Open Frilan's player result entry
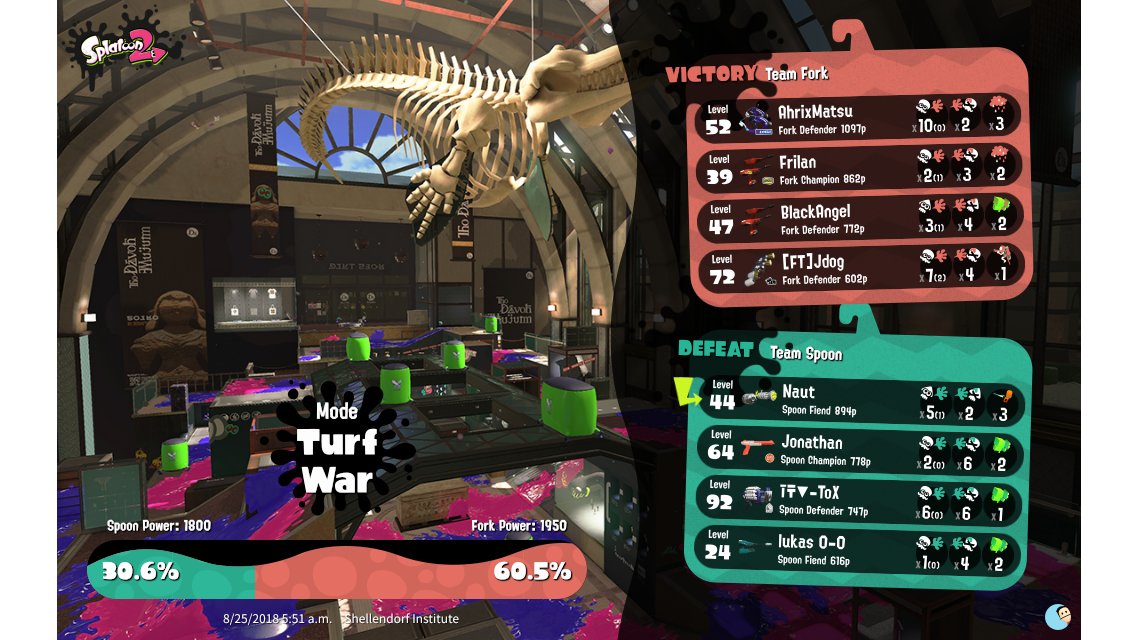The image size is (1138, 640). coord(858,167)
